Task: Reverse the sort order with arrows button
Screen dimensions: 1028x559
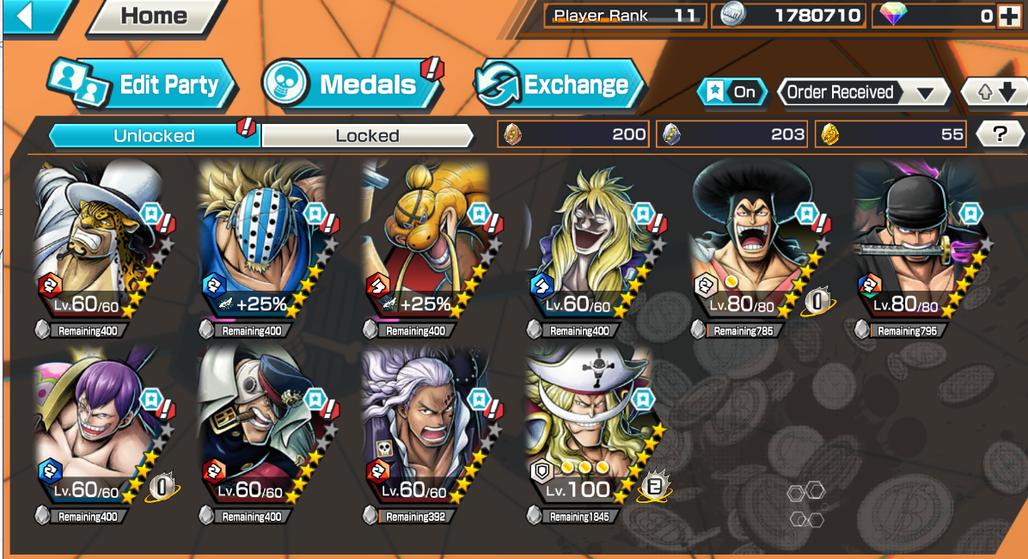Action: pos(994,92)
